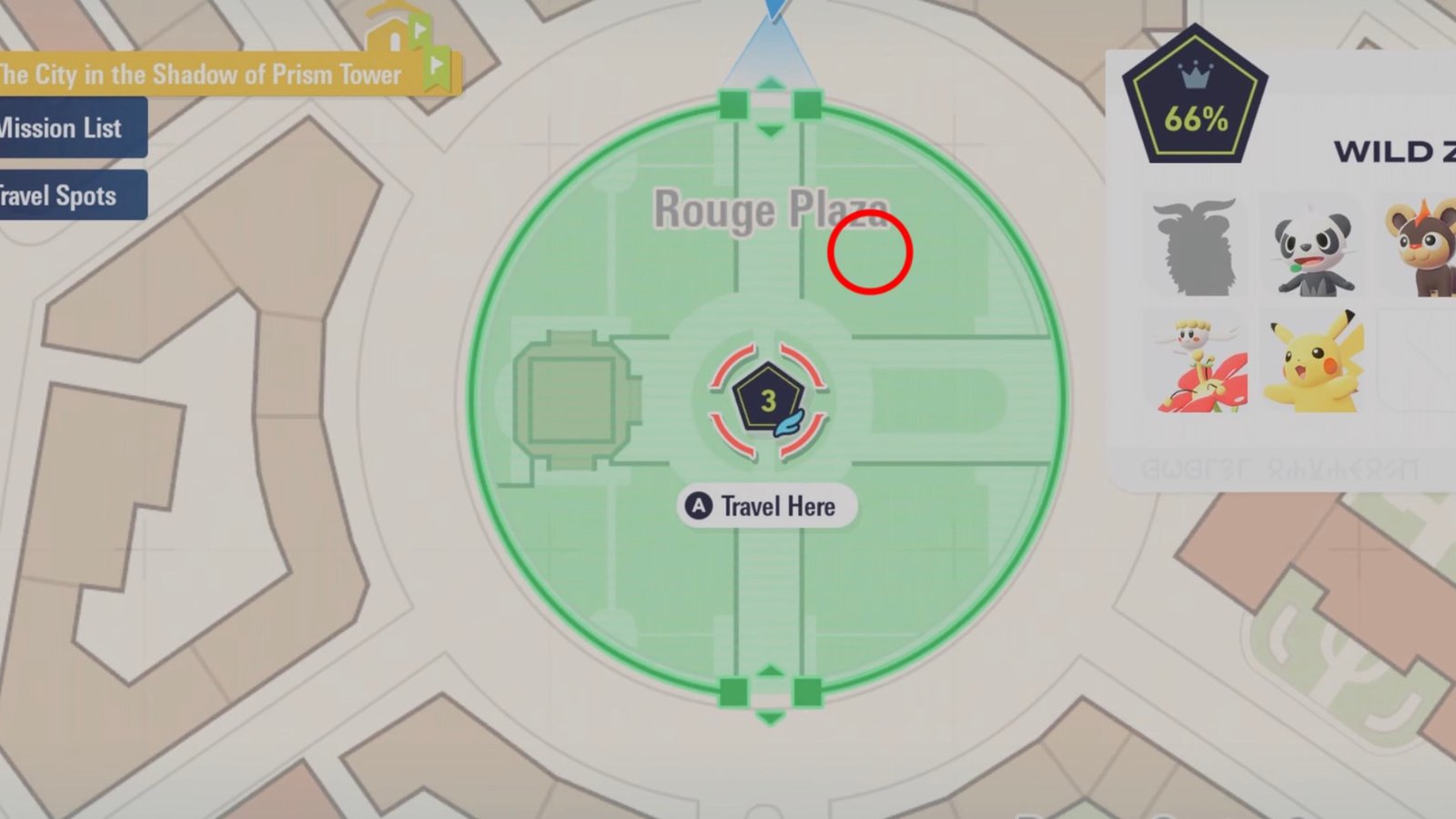1456x819 pixels.
Task: Click the undiscovered Pokémon silhouette
Action: 1198,248
